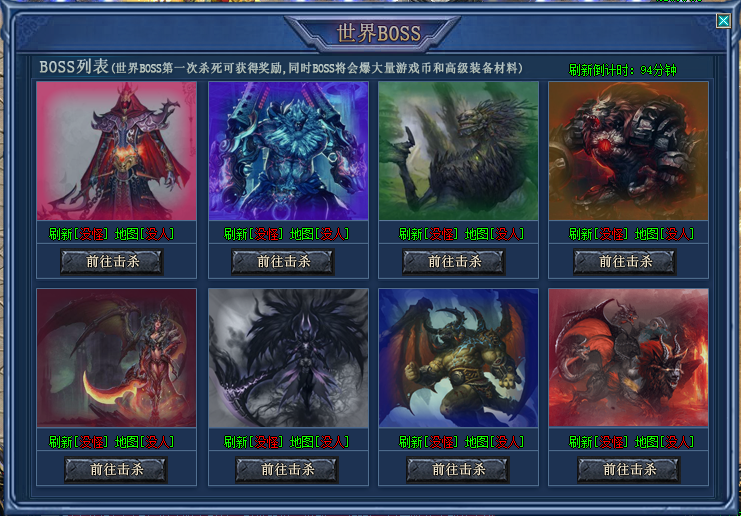Click 前往击杀 under the black-armored red beast boss

click(625, 262)
